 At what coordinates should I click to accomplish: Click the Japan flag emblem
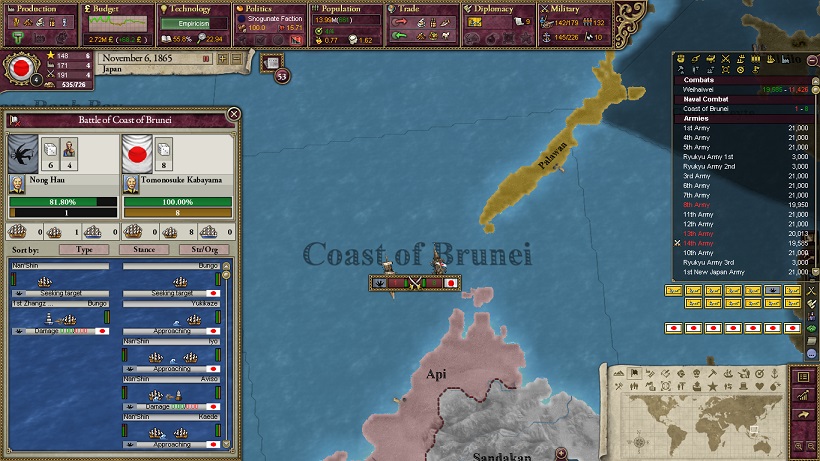[21, 69]
